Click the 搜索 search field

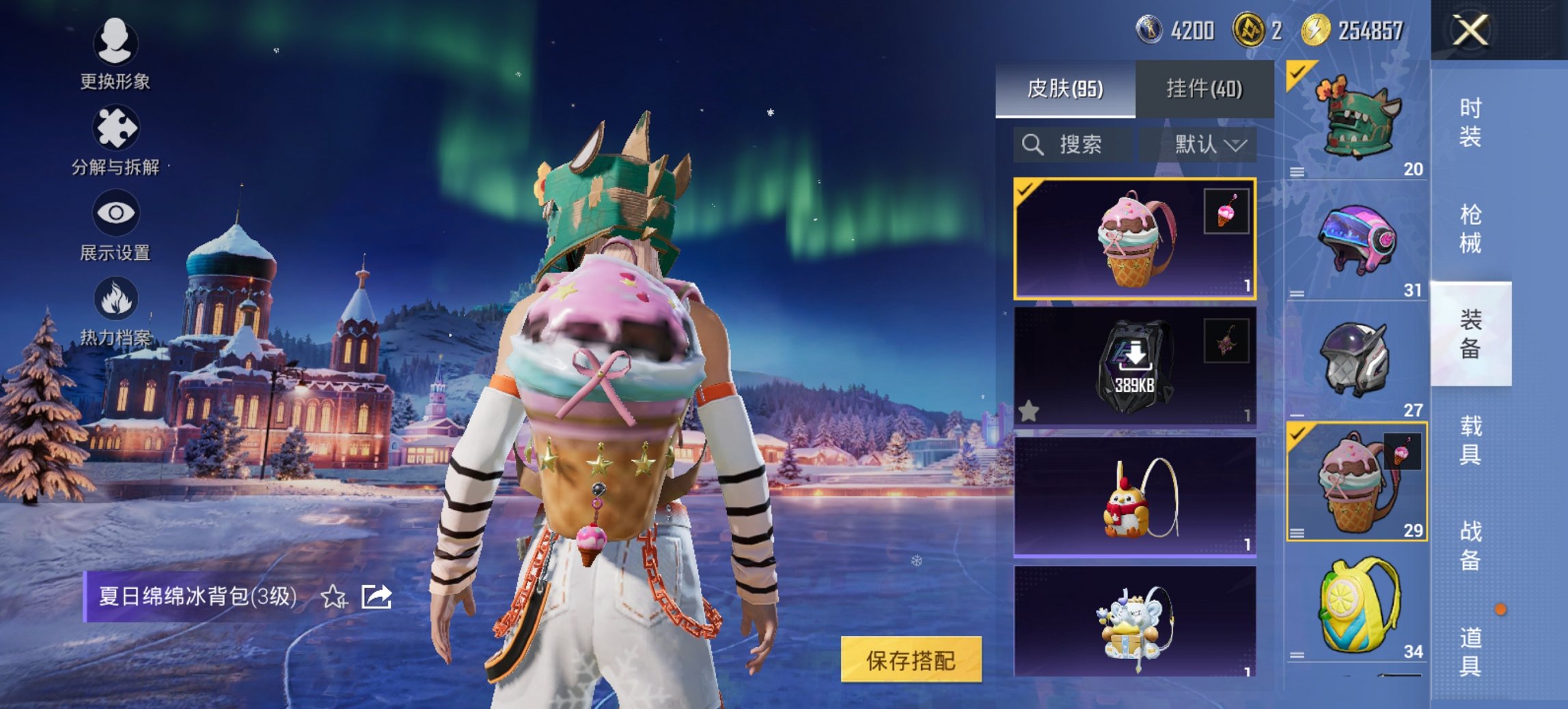(1071, 145)
